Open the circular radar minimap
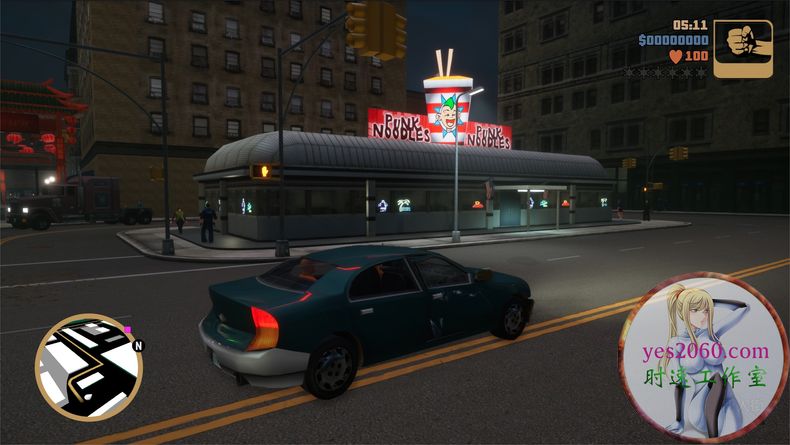790x445 pixels. [88, 366]
